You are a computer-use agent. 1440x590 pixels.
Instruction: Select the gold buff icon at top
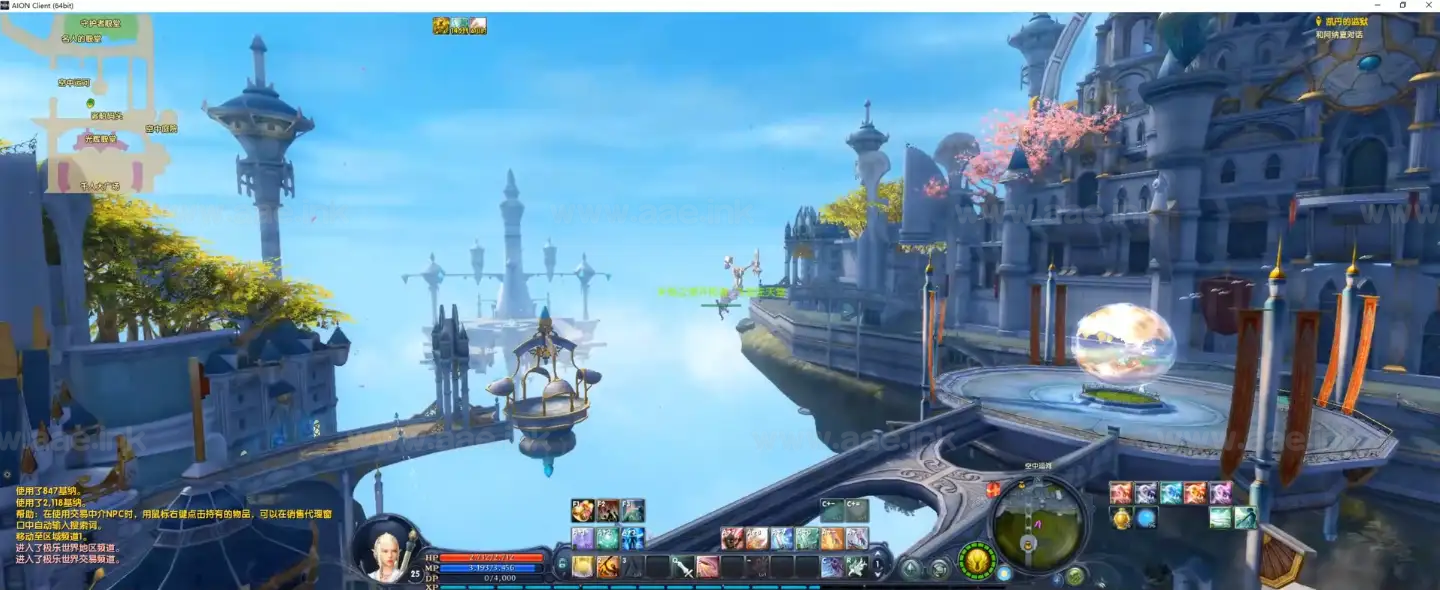(441, 26)
